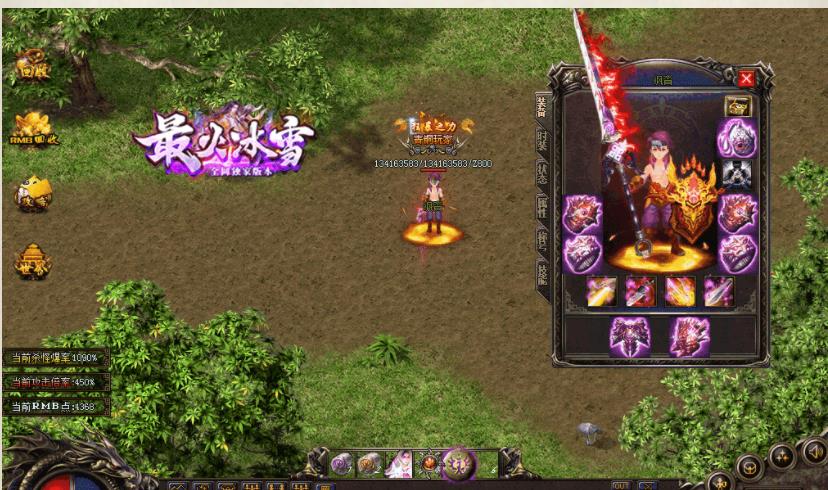The image size is (828, 490).
Task: Open the 世界 world icon
Action: 33,261
